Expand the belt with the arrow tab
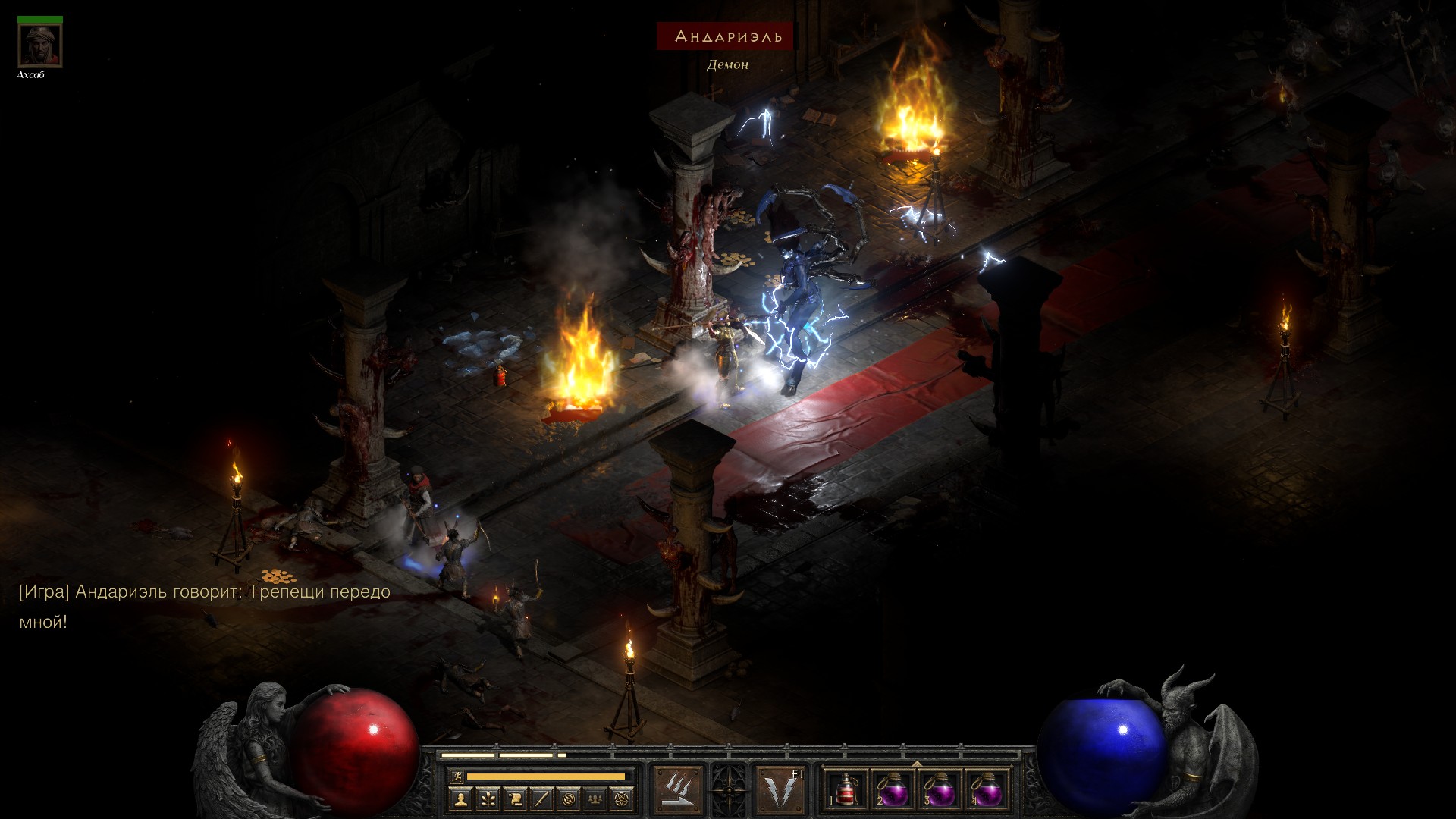The width and height of the screenshot is (1456, 819). click(x=916, y=764)
